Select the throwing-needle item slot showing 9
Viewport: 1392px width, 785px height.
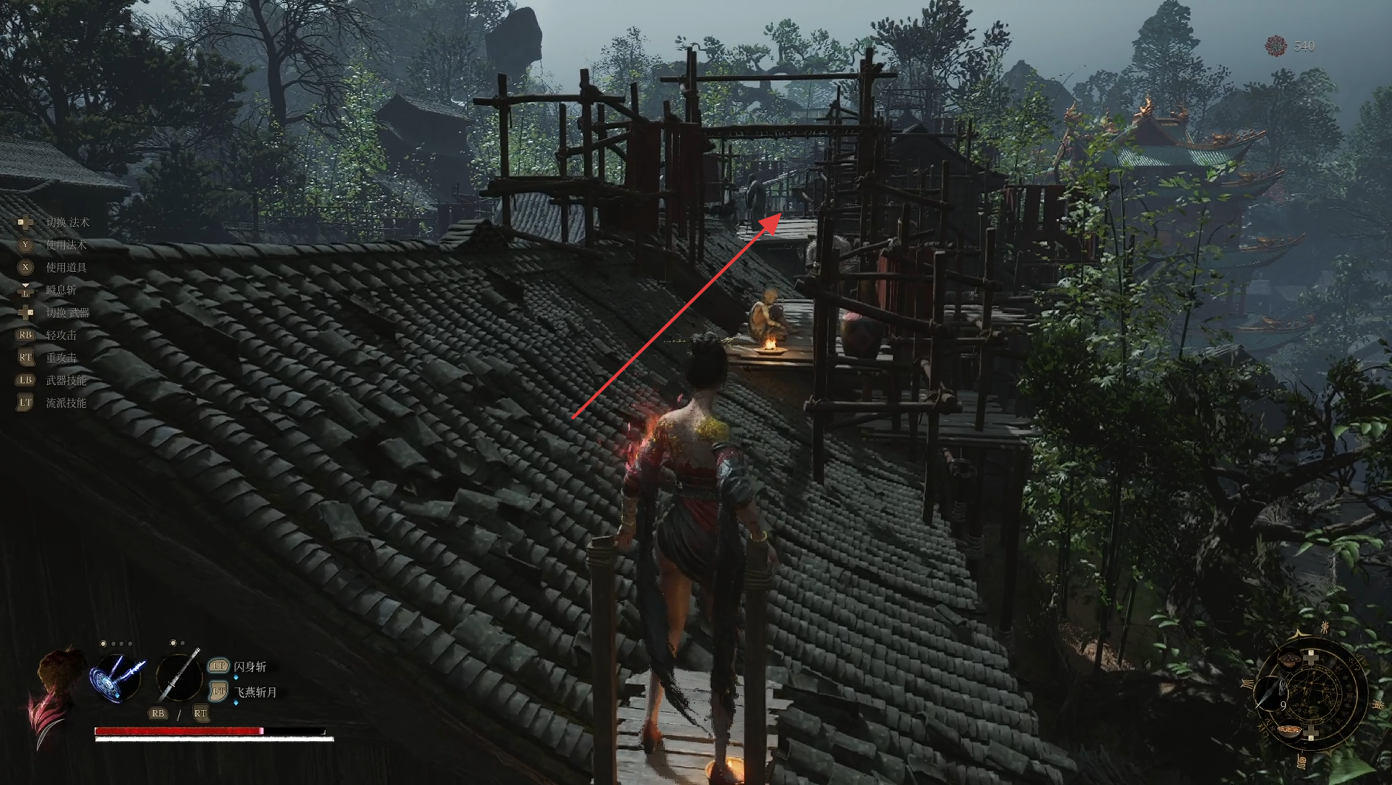1270,692
